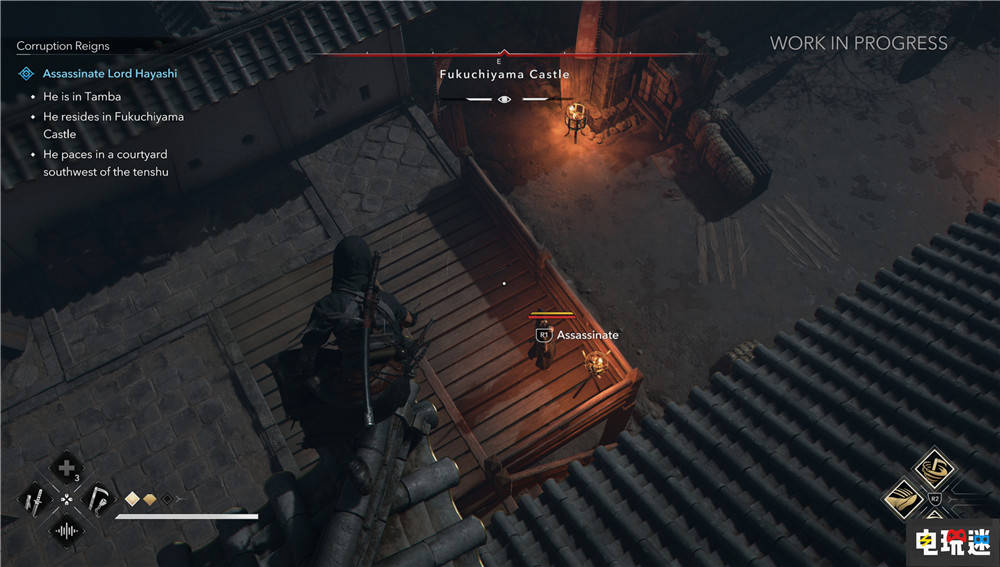Image resolution: width=1000 pixels, height=567 pixels.
Task: Click the eye detection indicator
Action: (504, 99)
